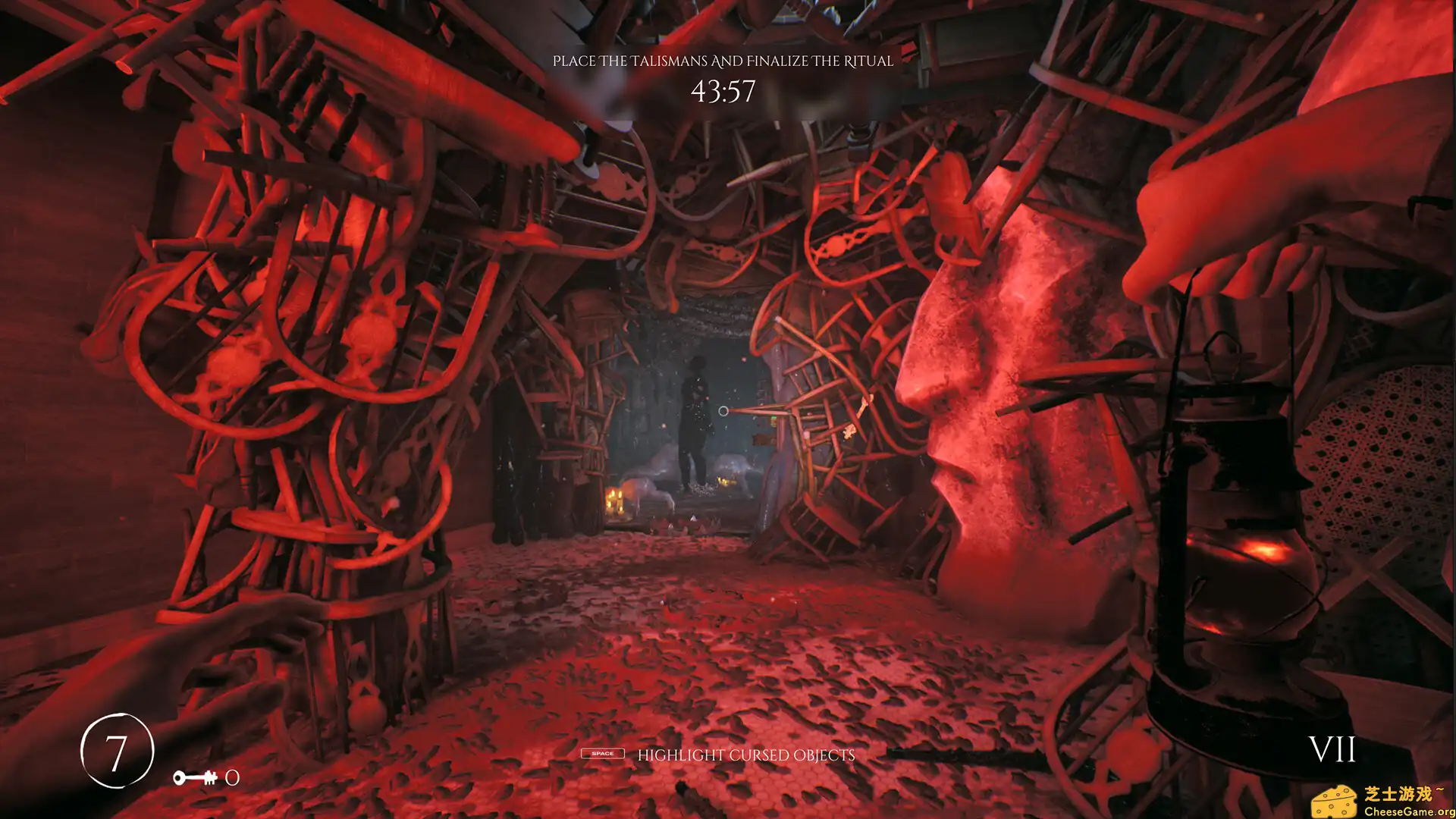The height and width of the screenshot is (819, 1456).
Task: Select the circled number 7 counter
Action: tap(118, 751)
